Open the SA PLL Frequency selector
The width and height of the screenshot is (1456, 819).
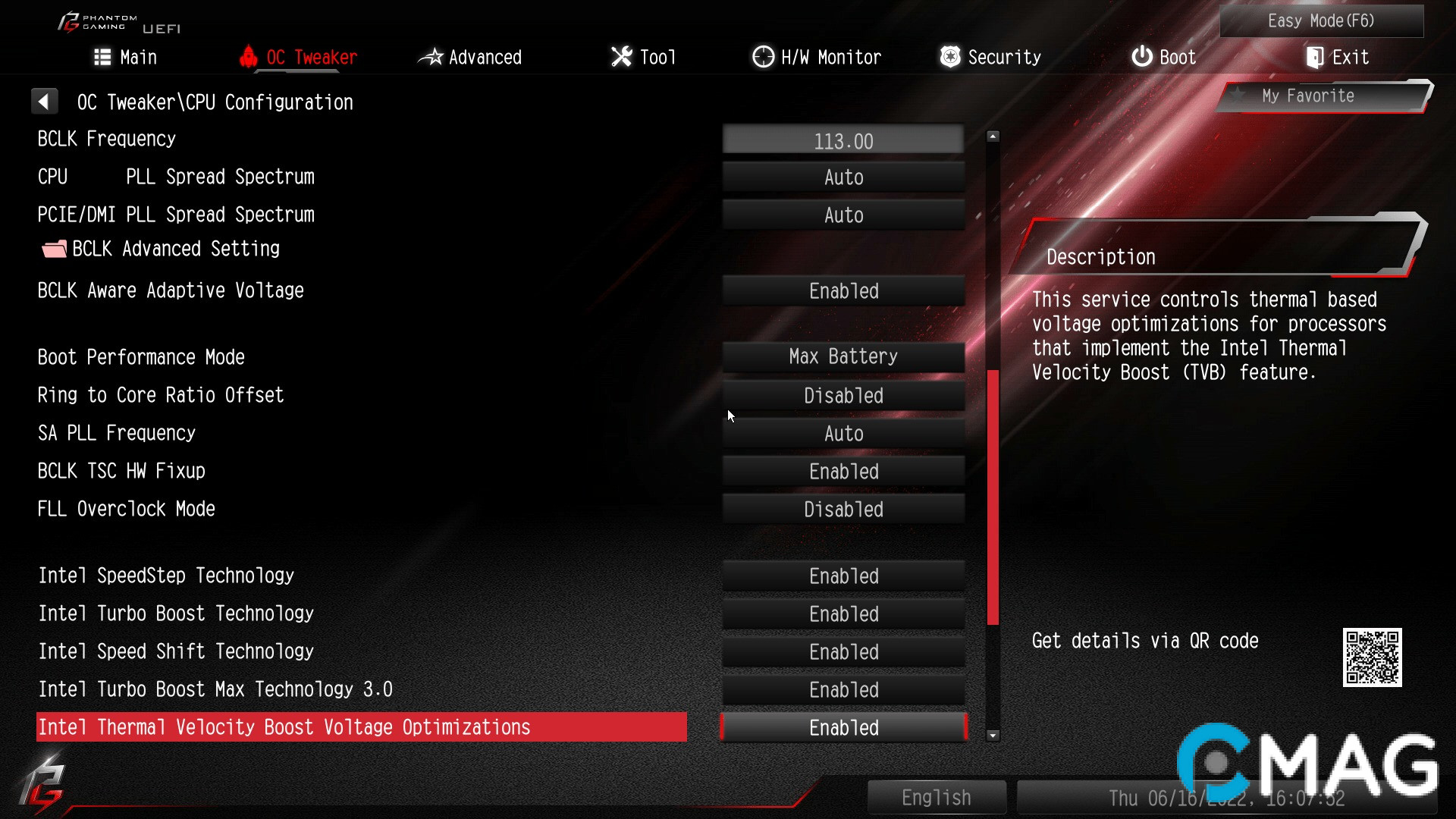(843, 433)
